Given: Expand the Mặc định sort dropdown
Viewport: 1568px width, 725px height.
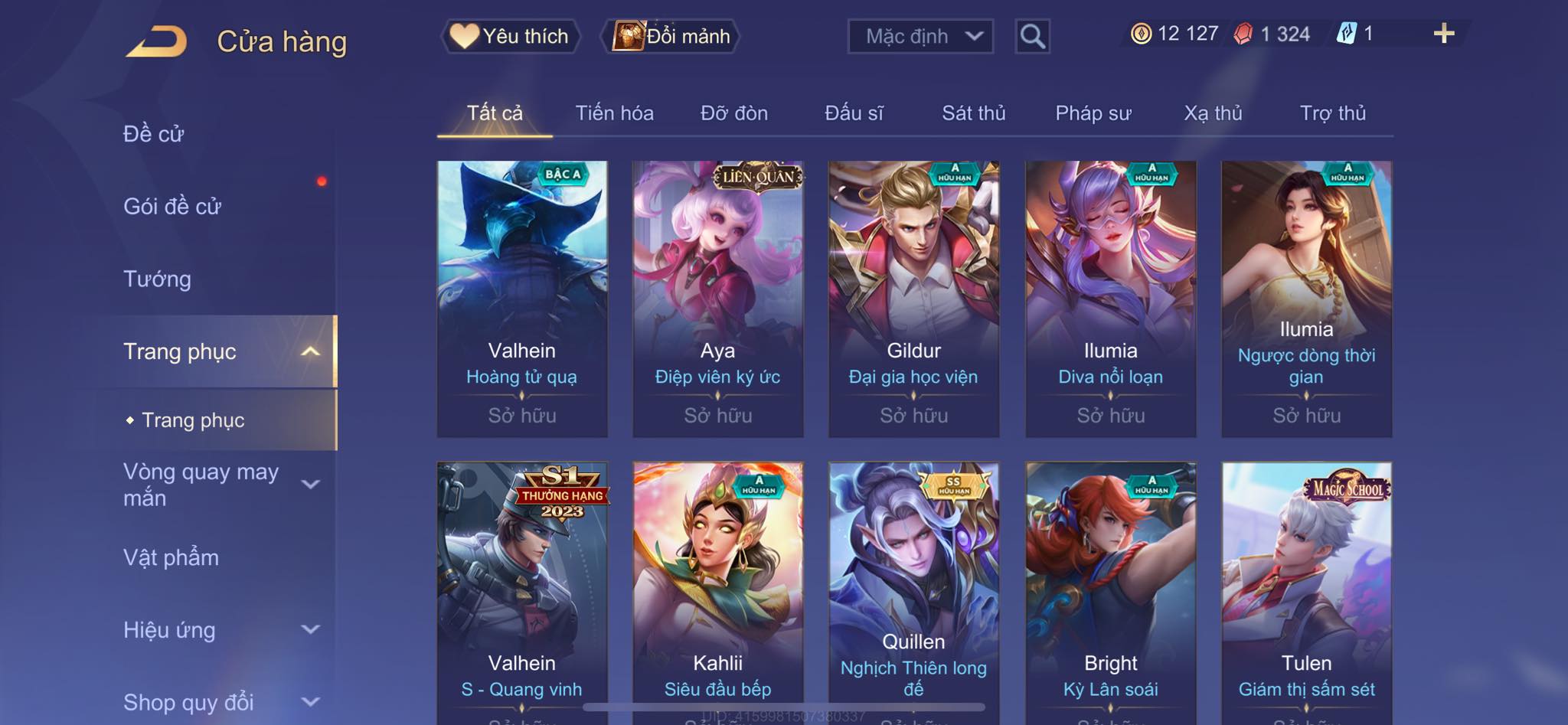Looking at the screenshot, I should point(920,36).
